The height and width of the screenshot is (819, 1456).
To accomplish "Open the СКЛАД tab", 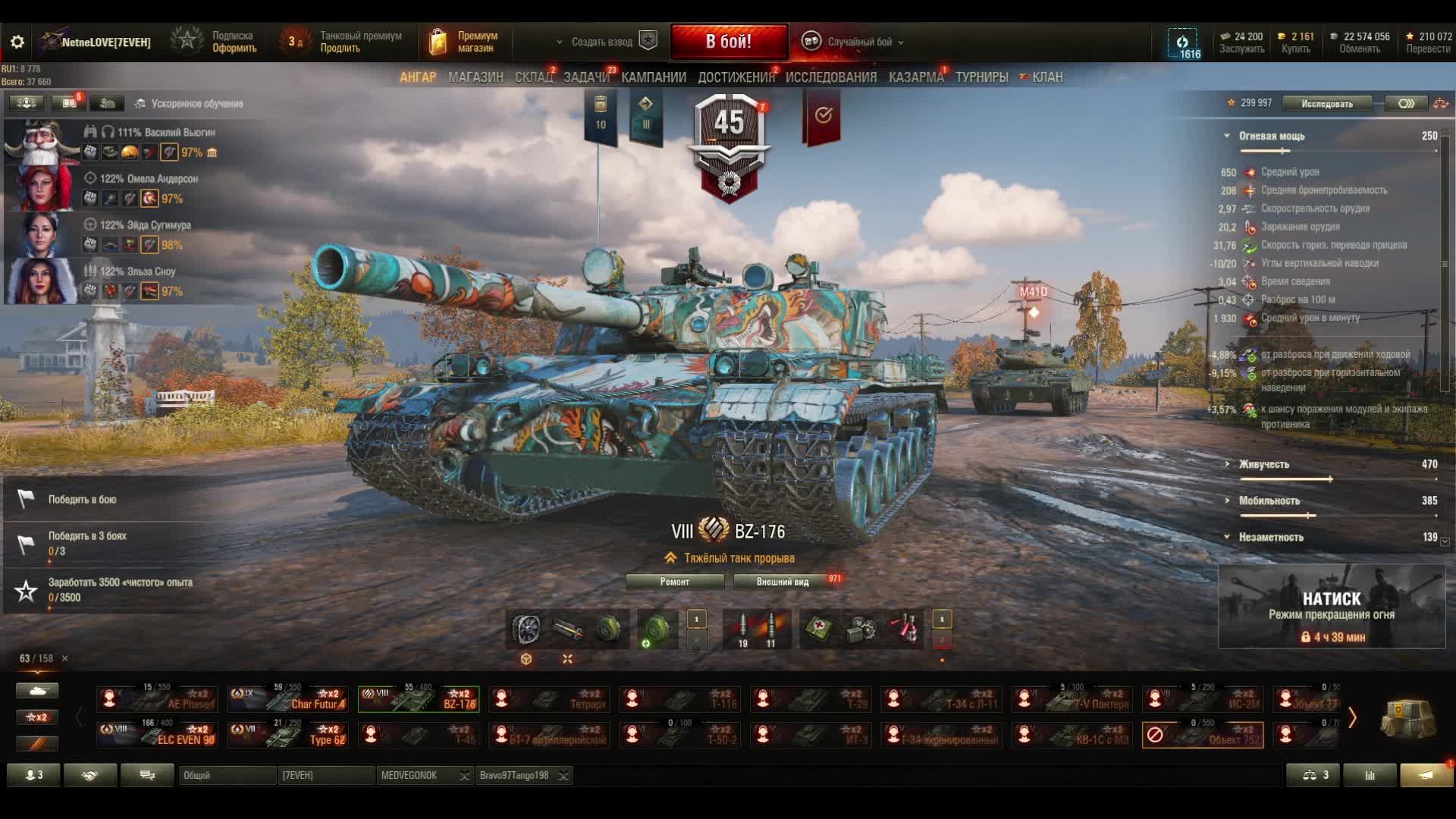I will (533, 77).
